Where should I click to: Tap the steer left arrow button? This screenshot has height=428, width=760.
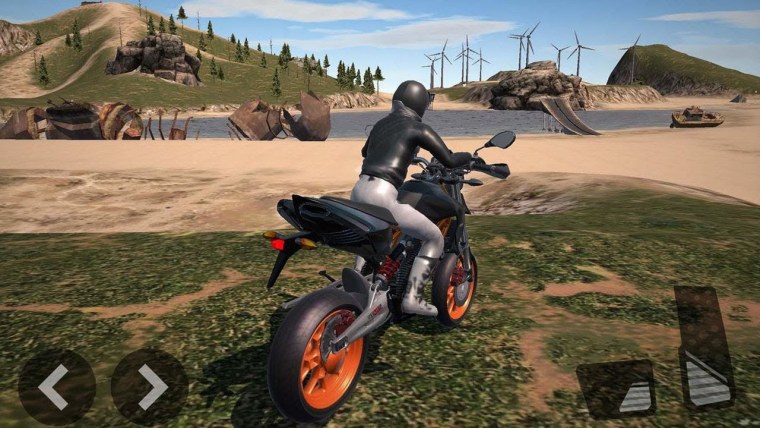point(56,386)
